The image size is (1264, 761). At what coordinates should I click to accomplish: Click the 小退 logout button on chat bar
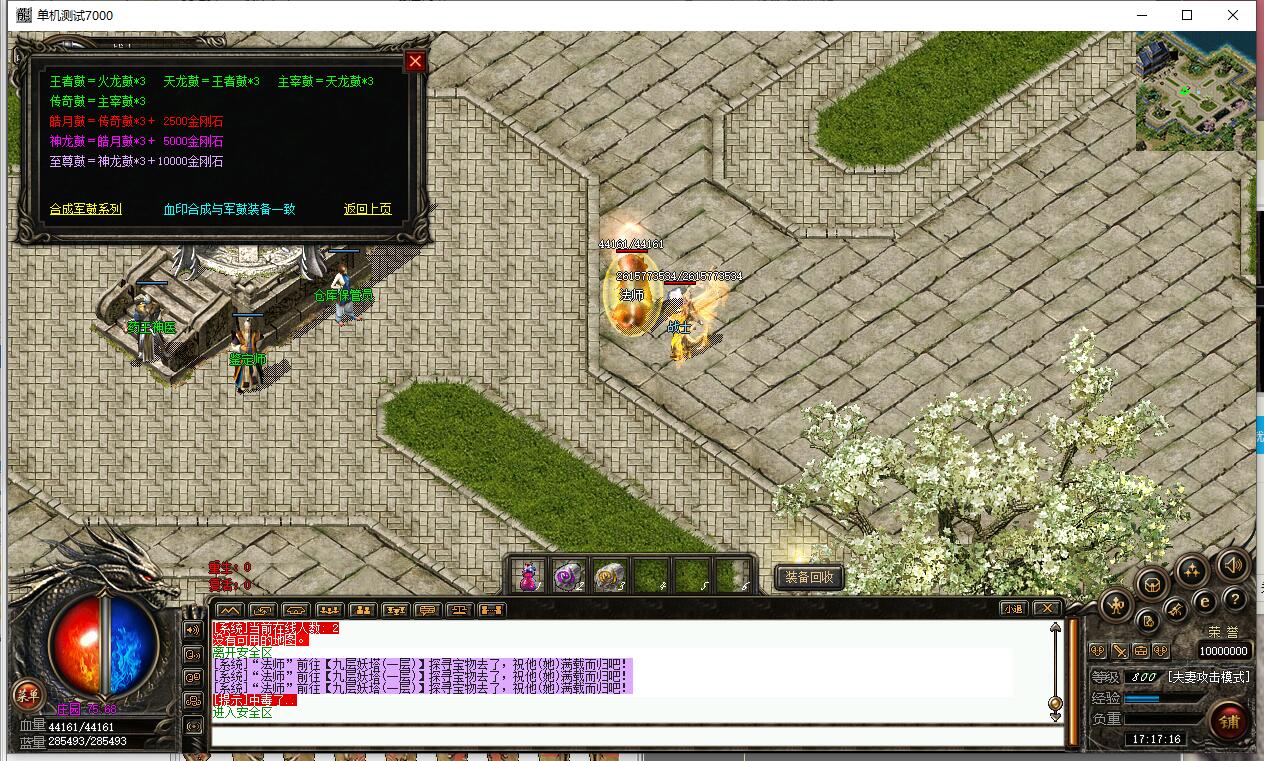pyautogui.click(x=1014, y=608)
